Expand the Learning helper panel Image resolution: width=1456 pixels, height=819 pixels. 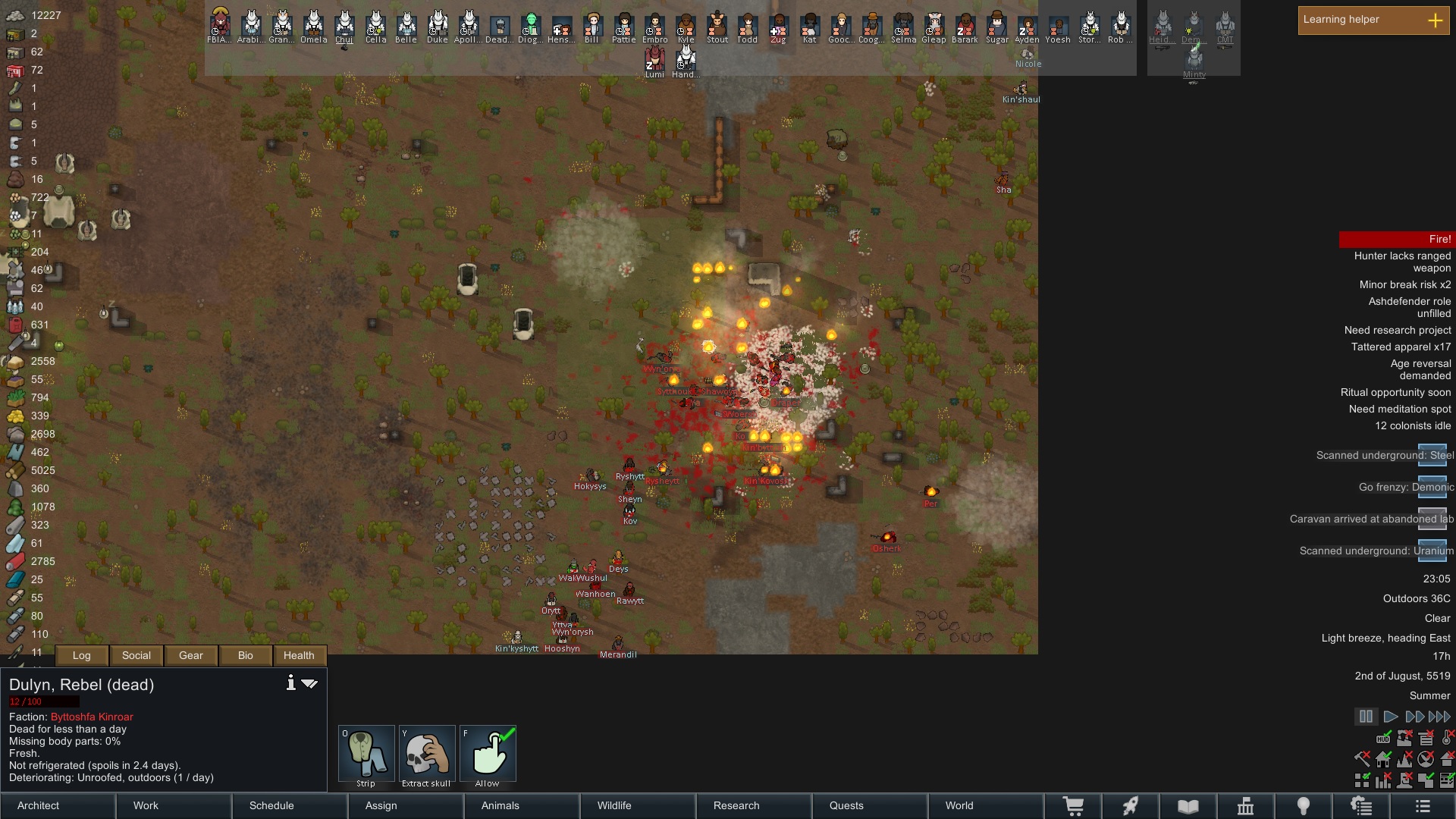(1435, 20)
